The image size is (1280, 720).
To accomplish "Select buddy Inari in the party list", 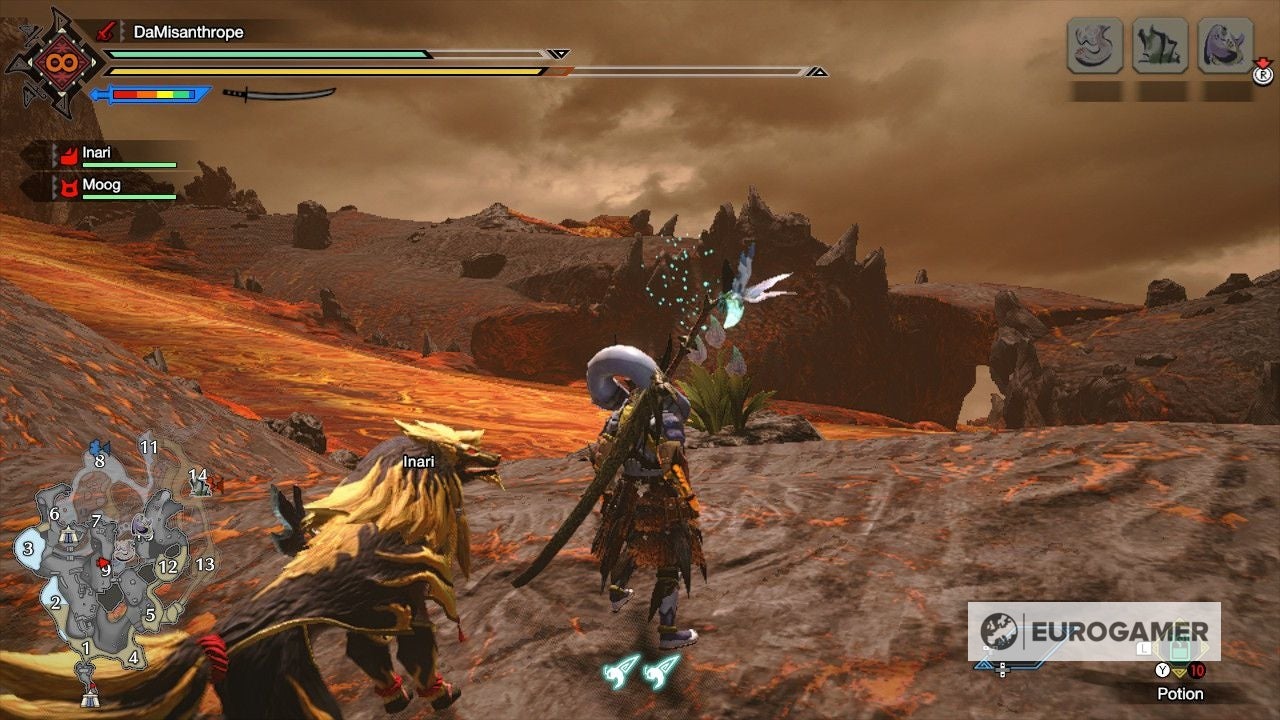I will tap(97, 154).
